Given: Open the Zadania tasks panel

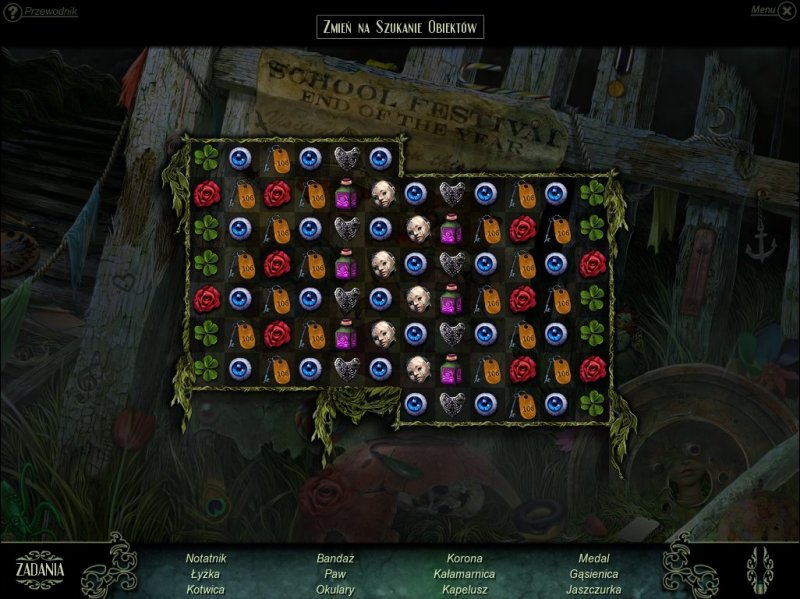Looking at the screenshot, I should pyautogui.click(x=41, y=569).
